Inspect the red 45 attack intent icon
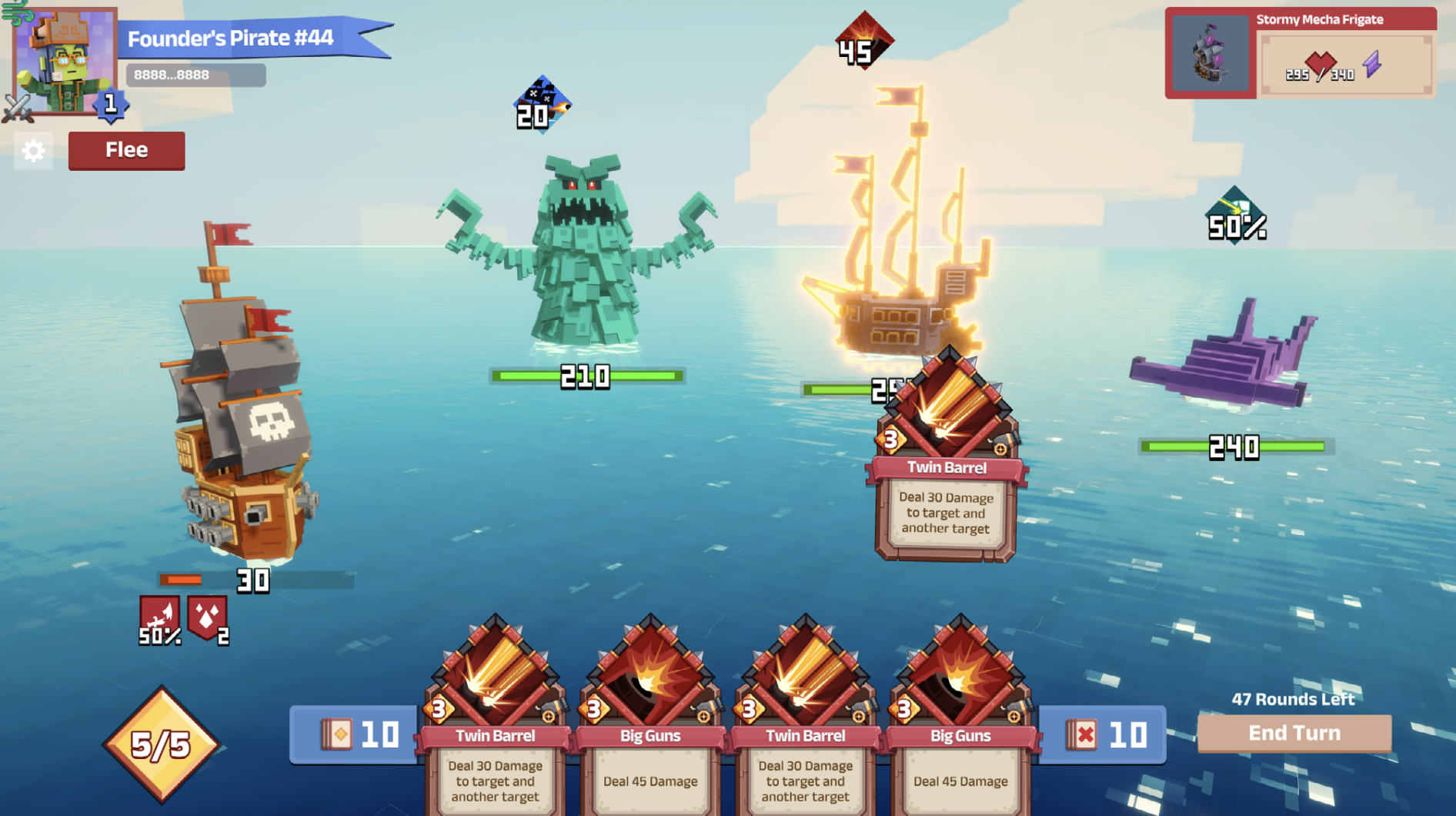Image resolution: width=1456 pixels, height=816 pixels. [x=863, y=42]
